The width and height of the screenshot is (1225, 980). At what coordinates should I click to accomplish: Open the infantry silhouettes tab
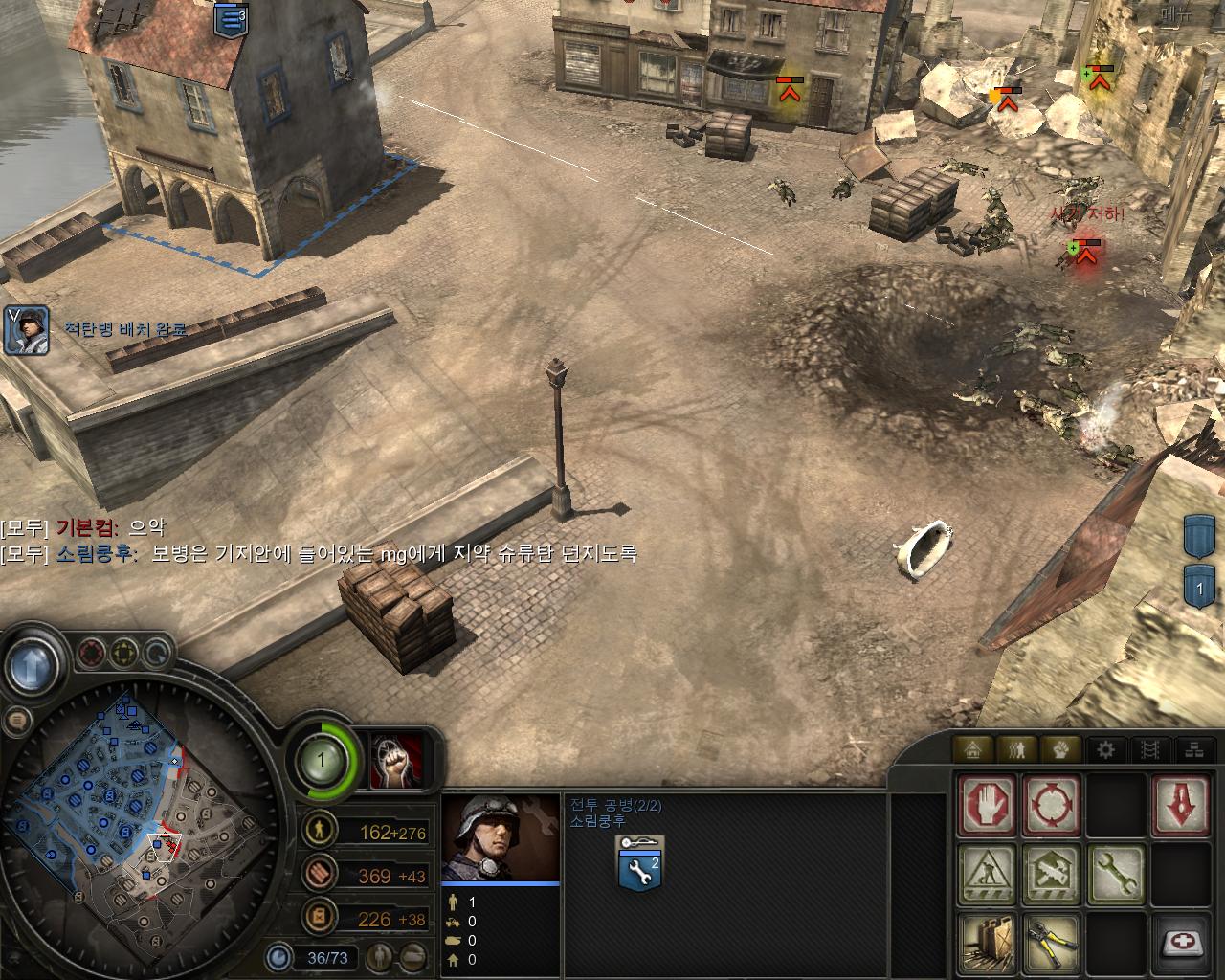click(x=1018, y=749)
